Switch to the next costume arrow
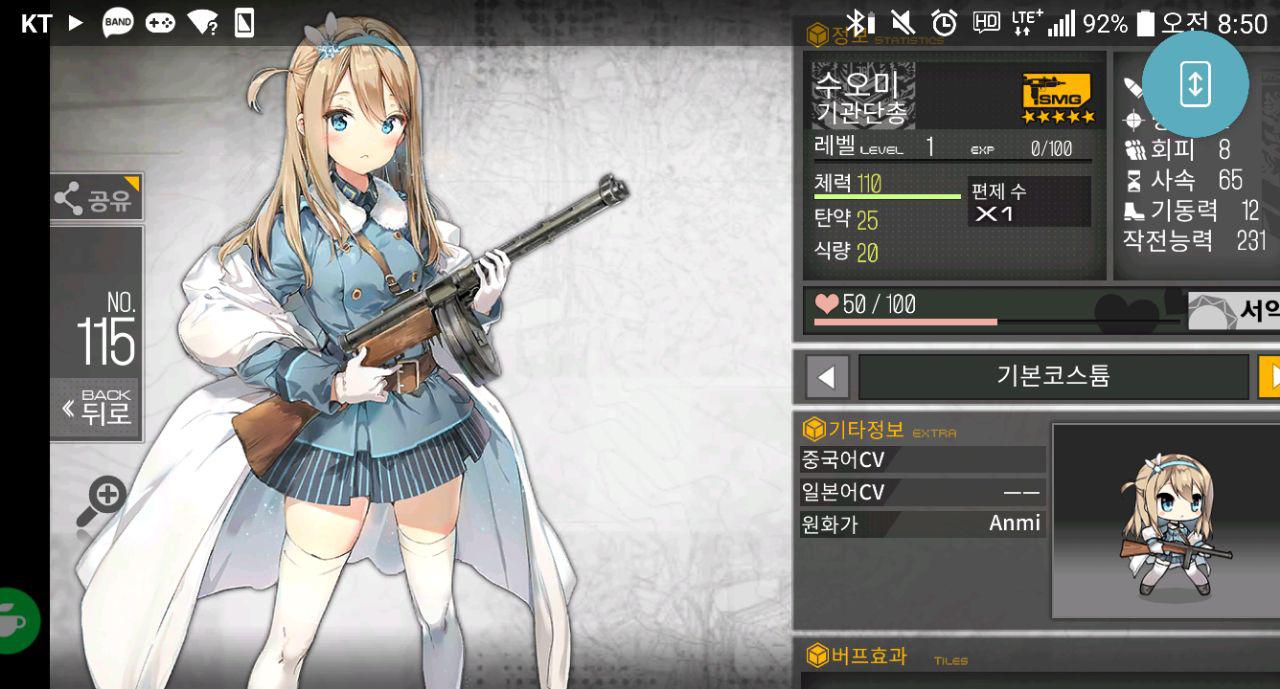Image resolution: width=1280 pixels, height=689 pixels. [x=1270, y=377]
